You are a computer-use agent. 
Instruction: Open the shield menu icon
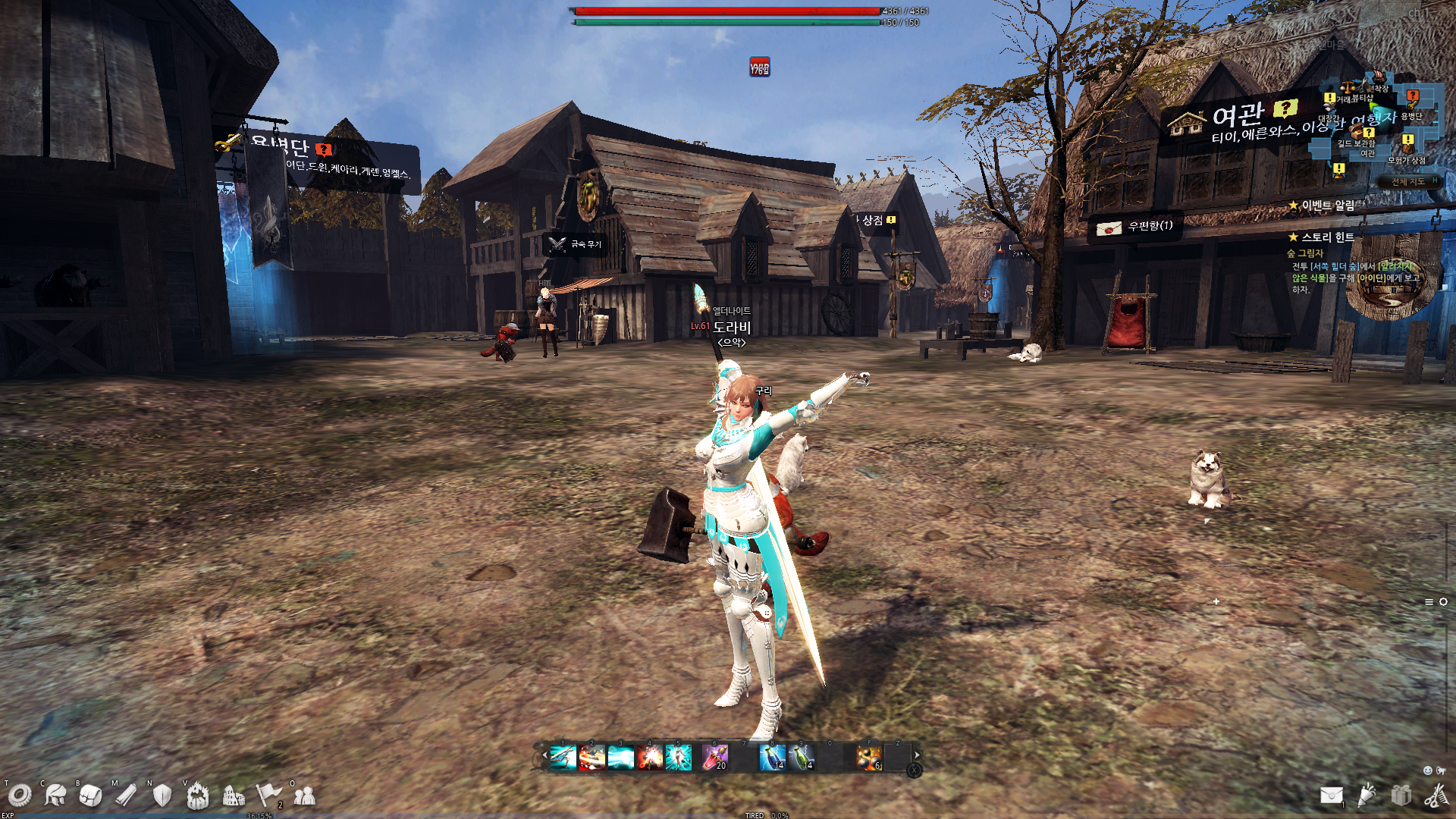pyautogui.click(x=162, y=795)
